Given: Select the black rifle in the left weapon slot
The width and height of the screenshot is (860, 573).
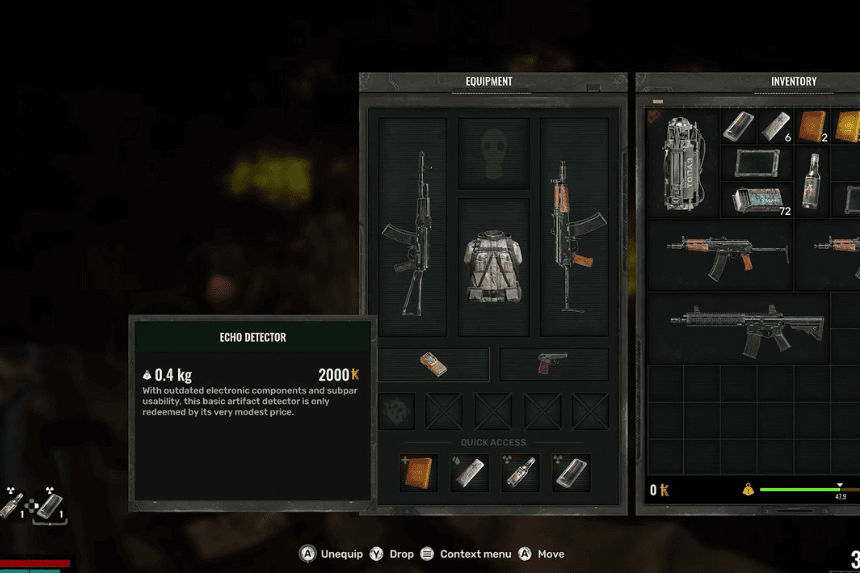Looking at the screenshot, I should point(413,228).
